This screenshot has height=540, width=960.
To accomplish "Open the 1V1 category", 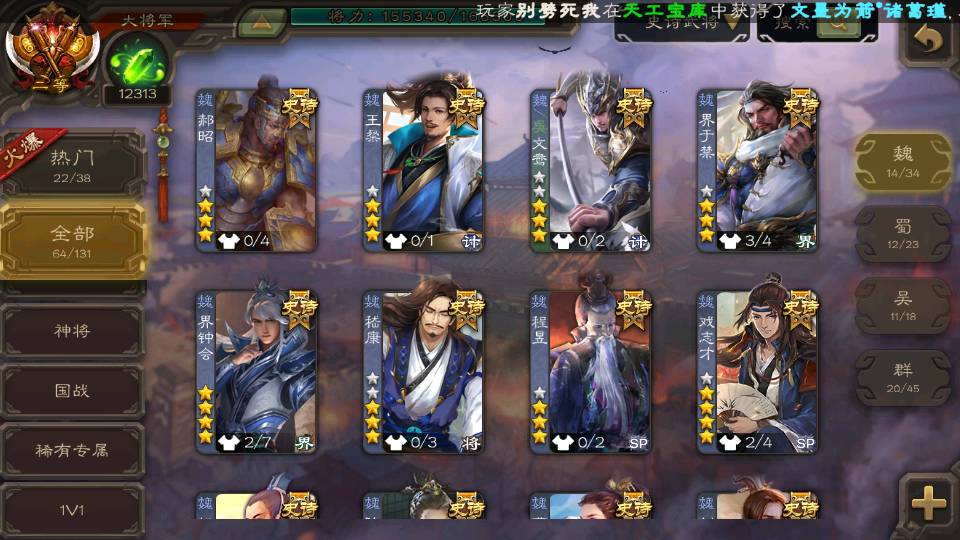I will (73, 510).
